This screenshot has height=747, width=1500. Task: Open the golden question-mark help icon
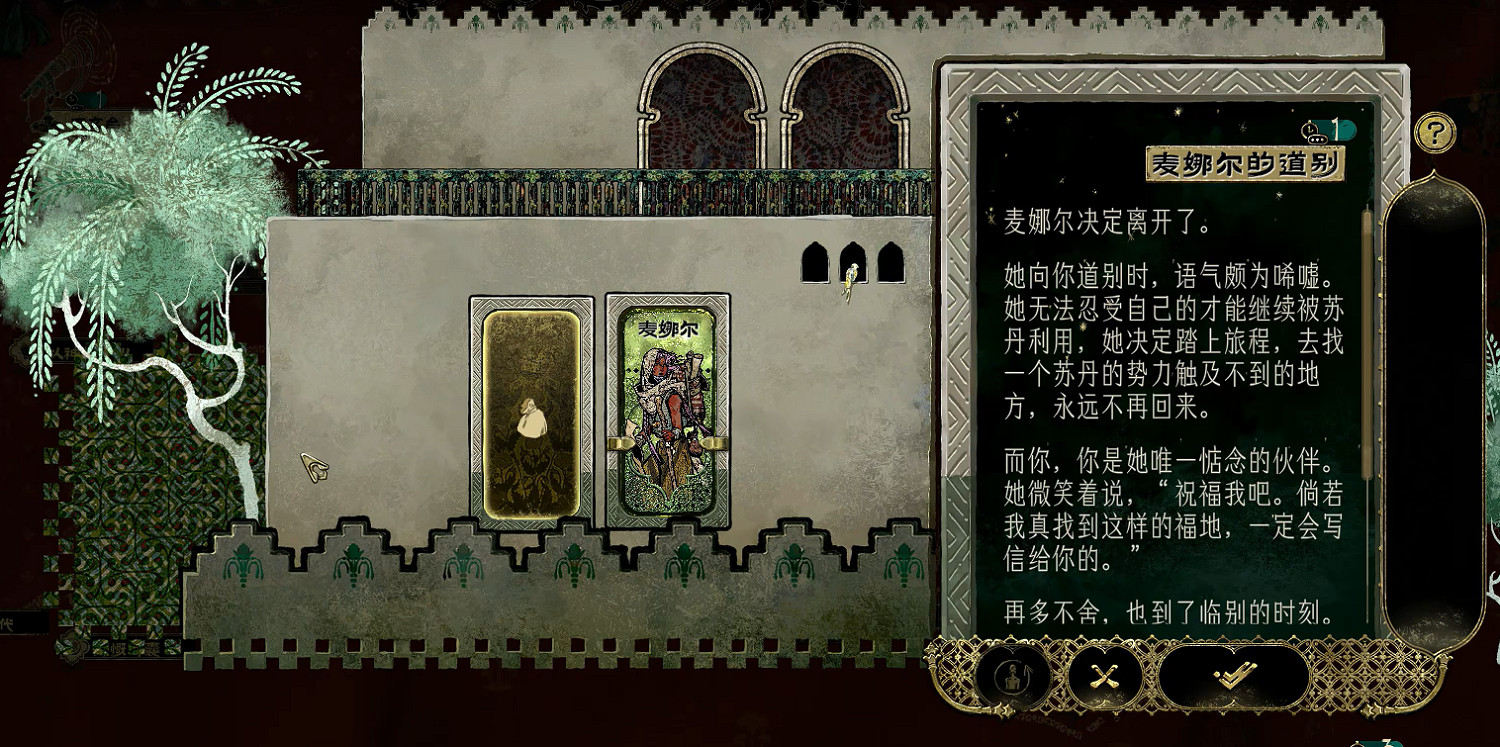pos(1436,131)
